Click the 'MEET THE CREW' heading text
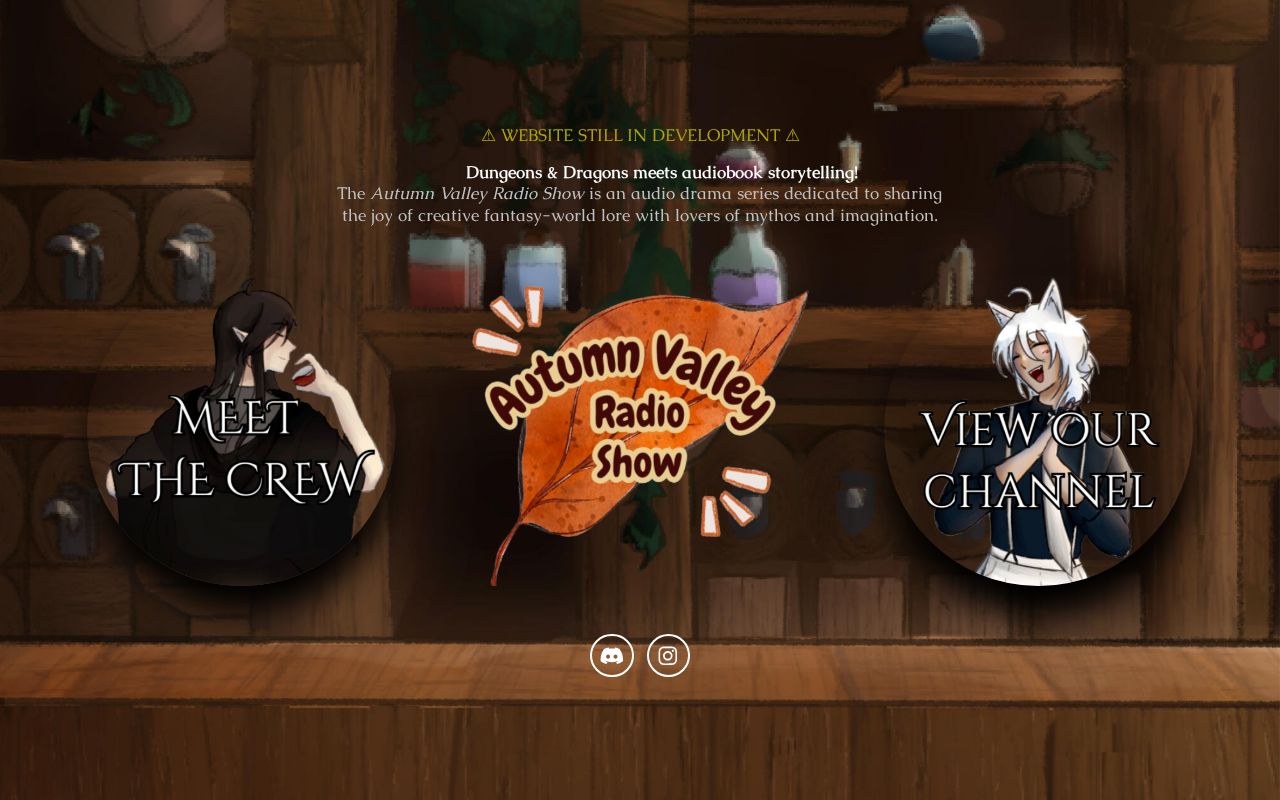 pos(240,445)
